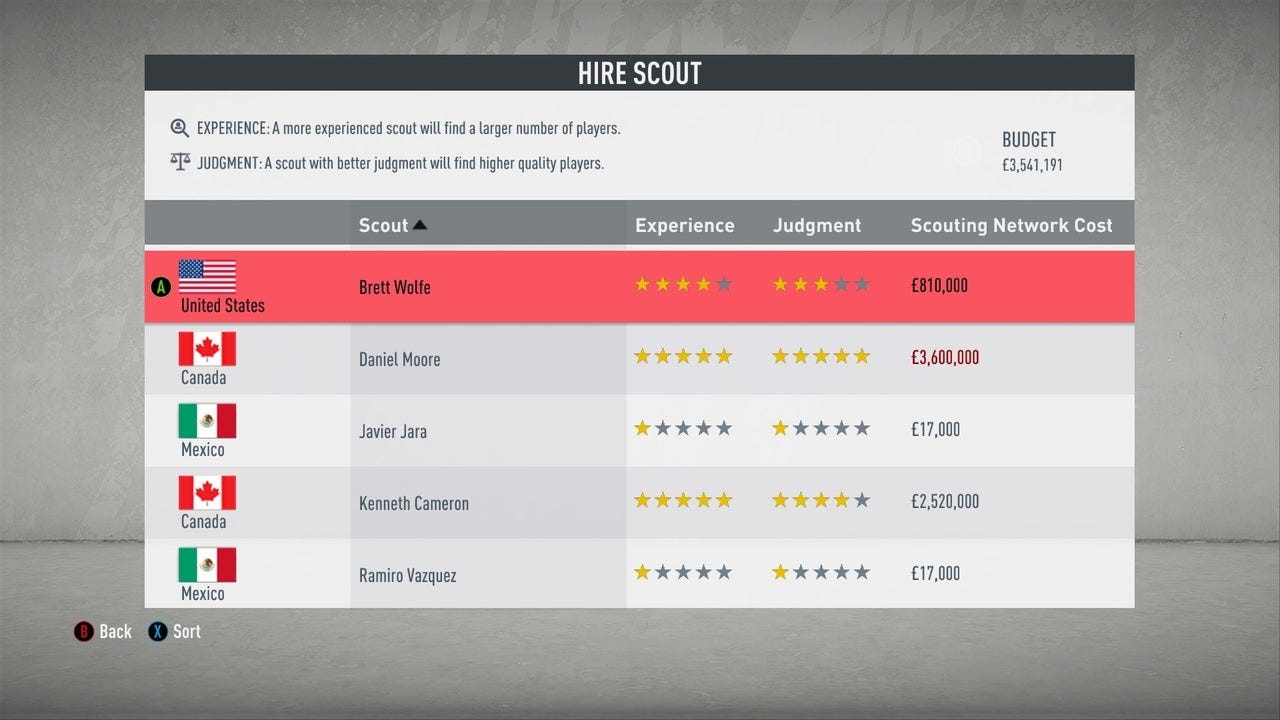Sort by Scouting Network Cost header

pos(1011,225)
